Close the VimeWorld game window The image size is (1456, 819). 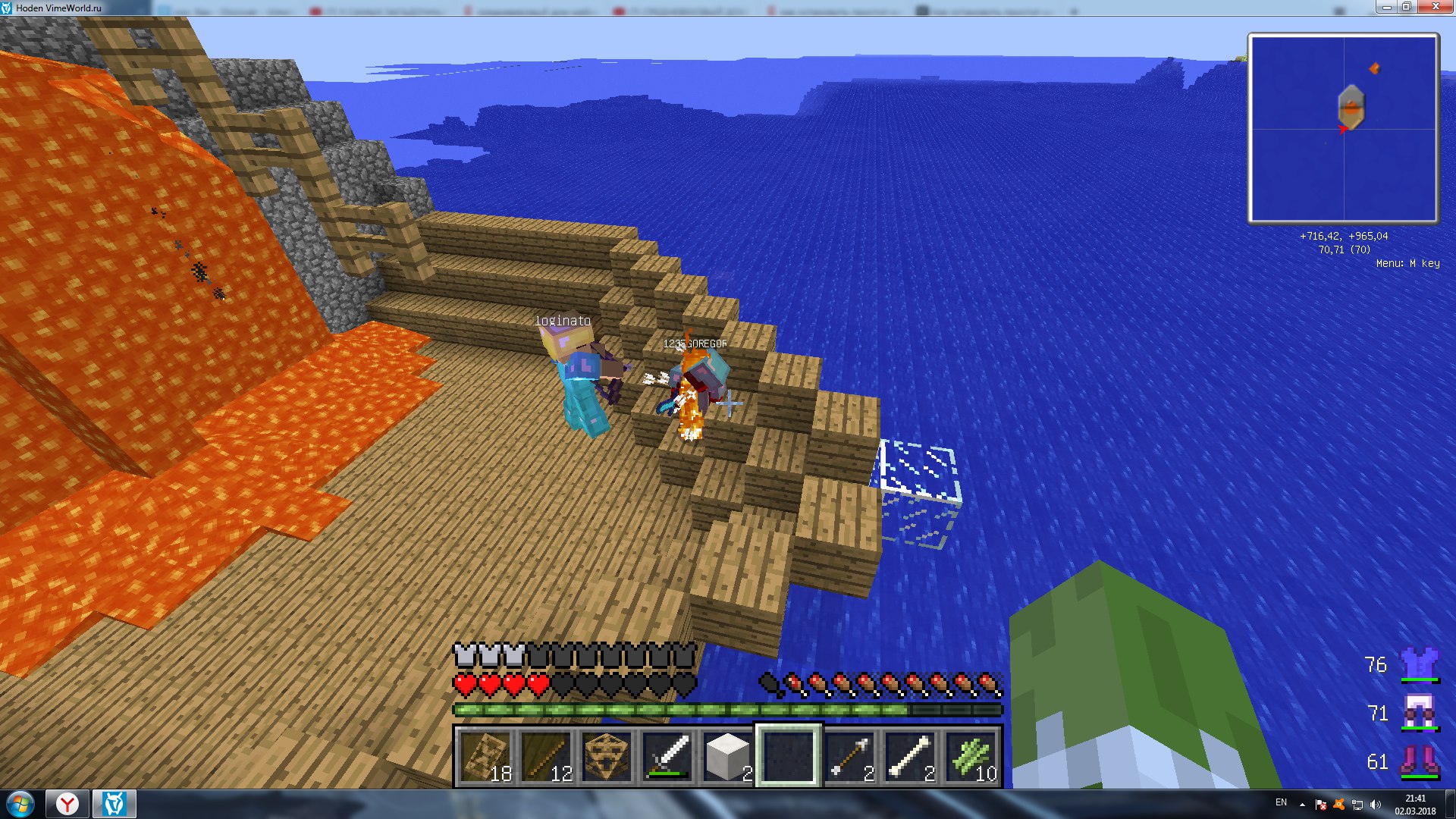point(1435,7)
